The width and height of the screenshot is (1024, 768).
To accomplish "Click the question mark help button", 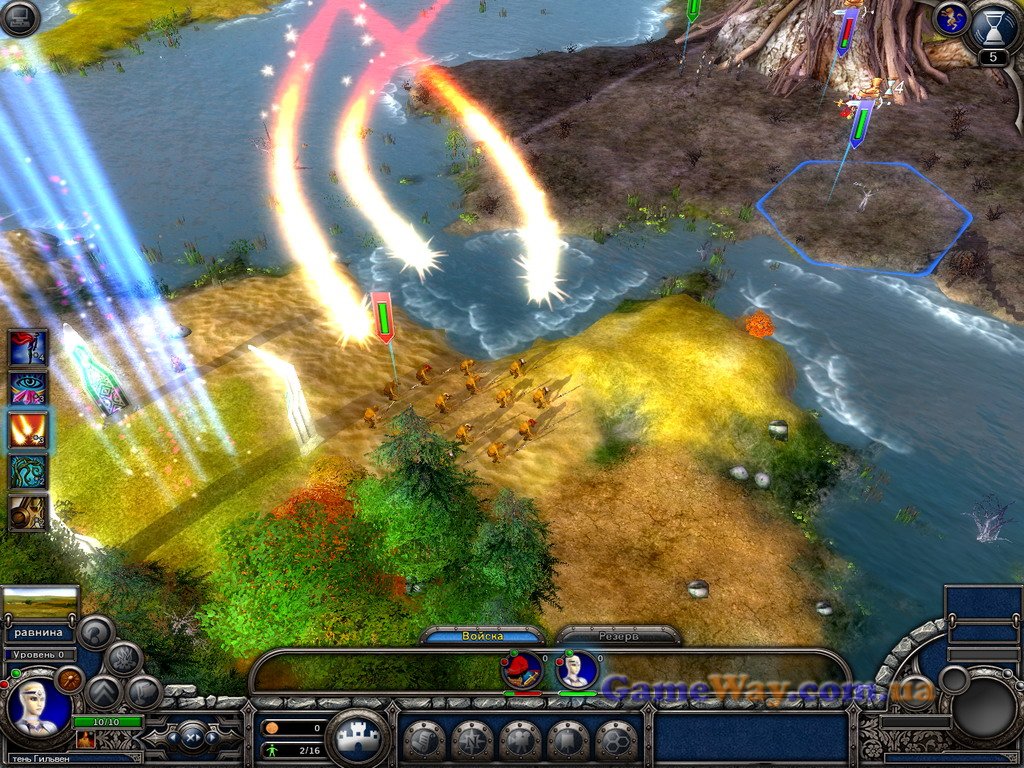I will [97, 631].
